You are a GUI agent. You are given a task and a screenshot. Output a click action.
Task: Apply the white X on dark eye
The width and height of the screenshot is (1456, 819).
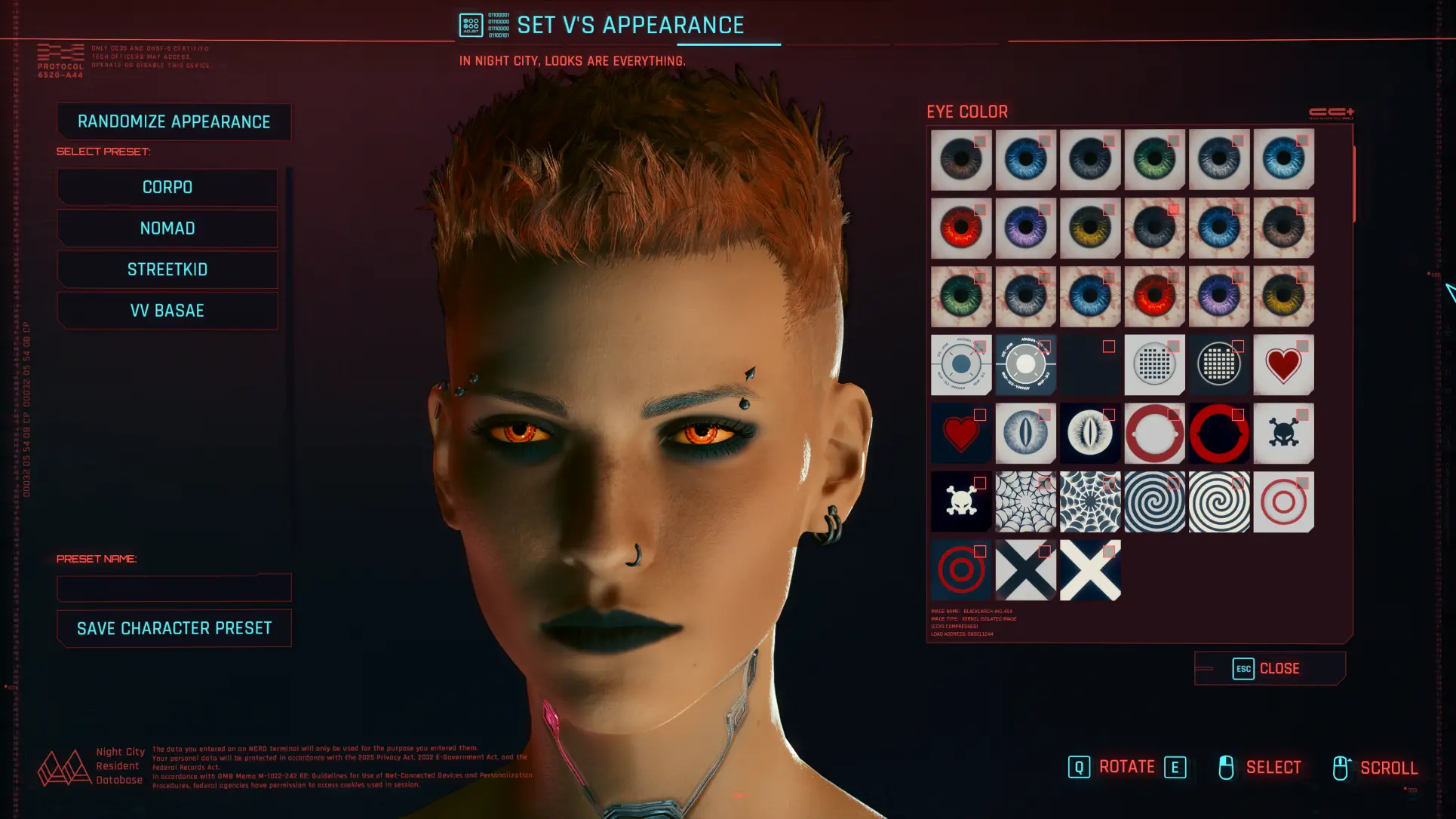pos(1090,571)
